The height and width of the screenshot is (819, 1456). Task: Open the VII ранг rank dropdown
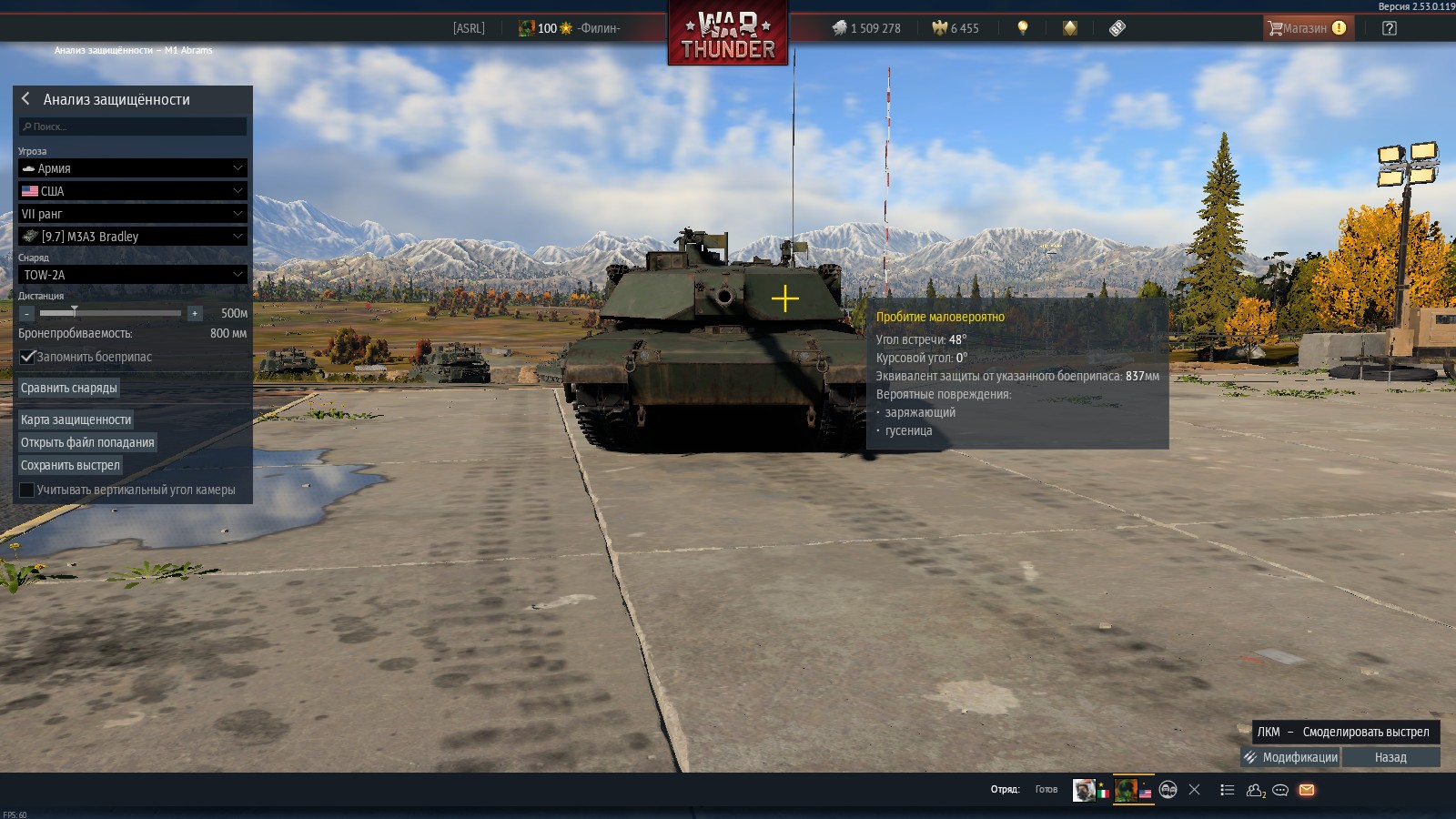click(x=133, y=214)
